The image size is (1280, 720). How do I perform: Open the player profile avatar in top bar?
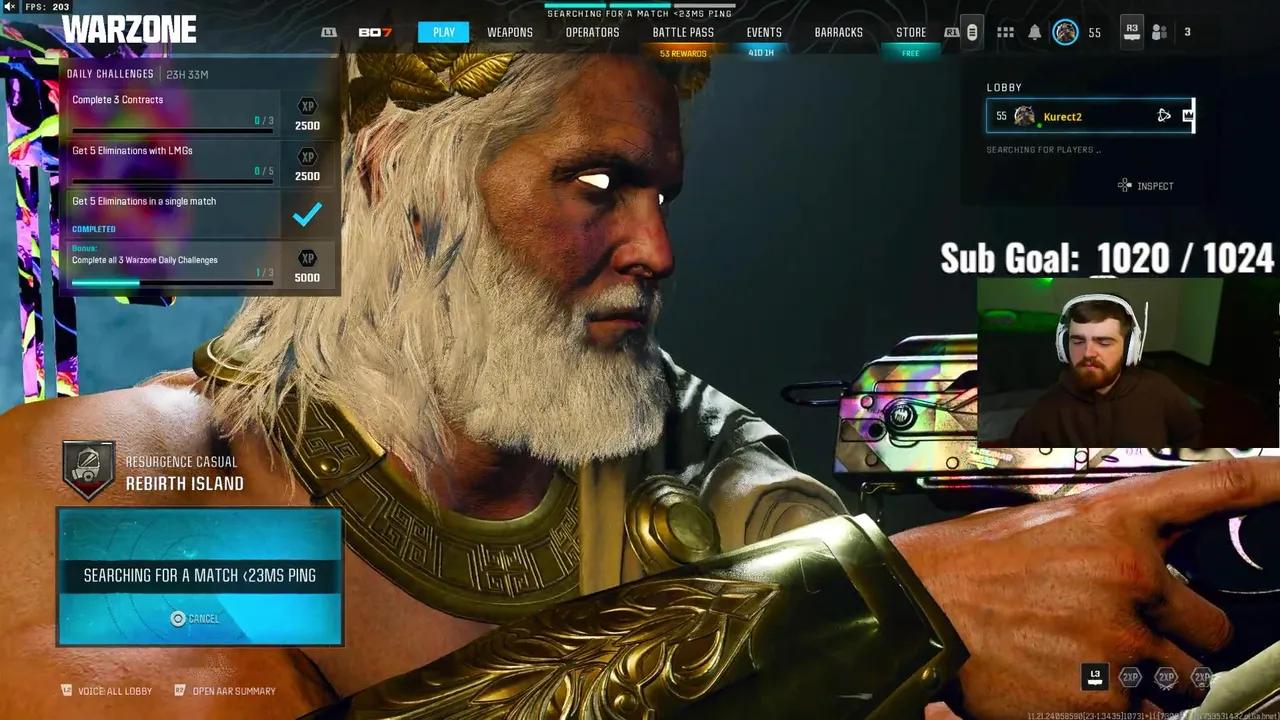point(1066,32)
